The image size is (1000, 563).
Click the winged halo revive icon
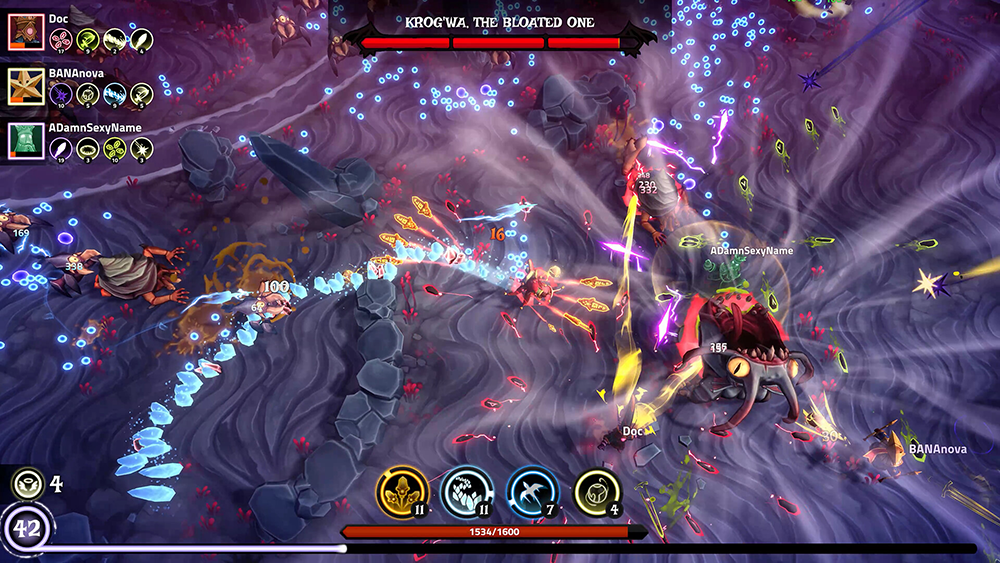point(27,484)
